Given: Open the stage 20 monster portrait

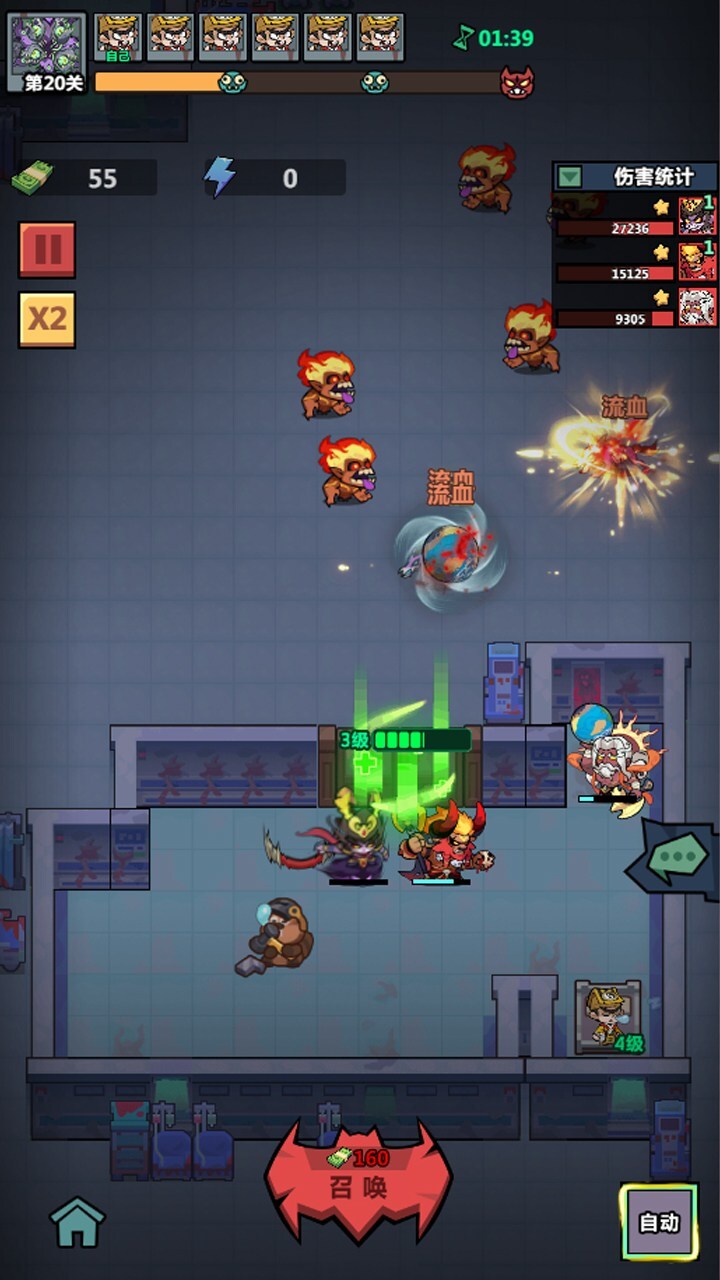Looking at the screenshot, I should tap(47, 47).
